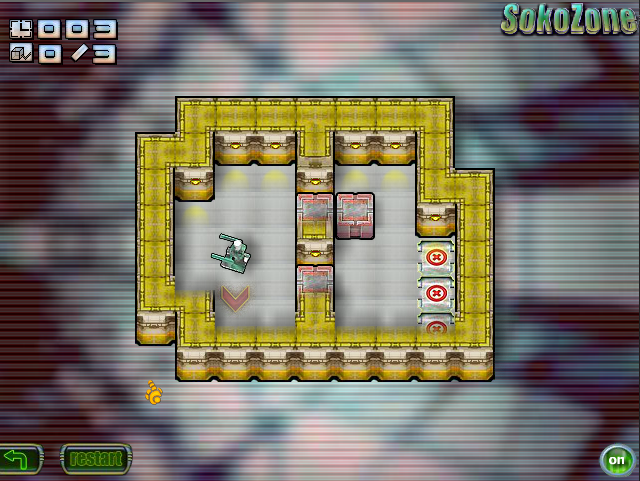Toggle the green 'on' sound button
The height and width of the screenshot is (481, 640).
[616, 461]
